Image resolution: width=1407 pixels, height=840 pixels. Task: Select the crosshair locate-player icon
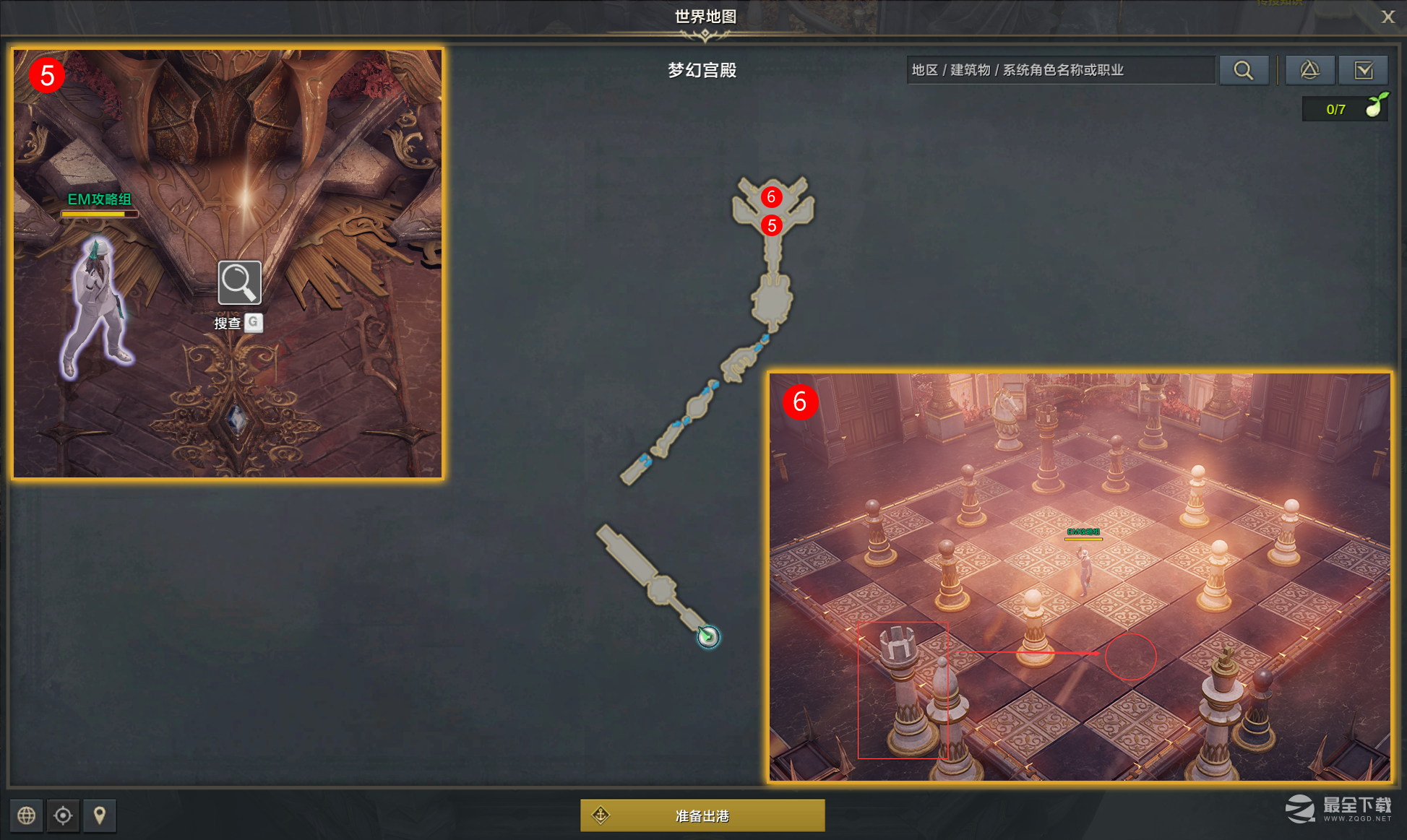63,815
